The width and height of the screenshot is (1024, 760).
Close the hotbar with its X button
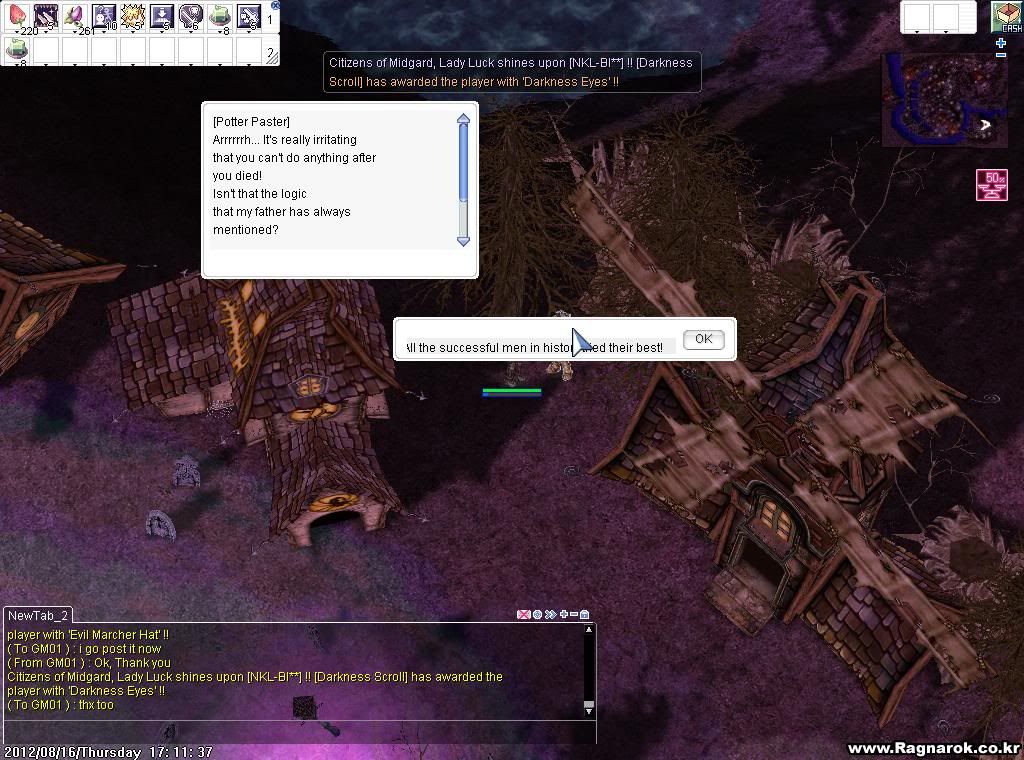click(x=275, y=5)
